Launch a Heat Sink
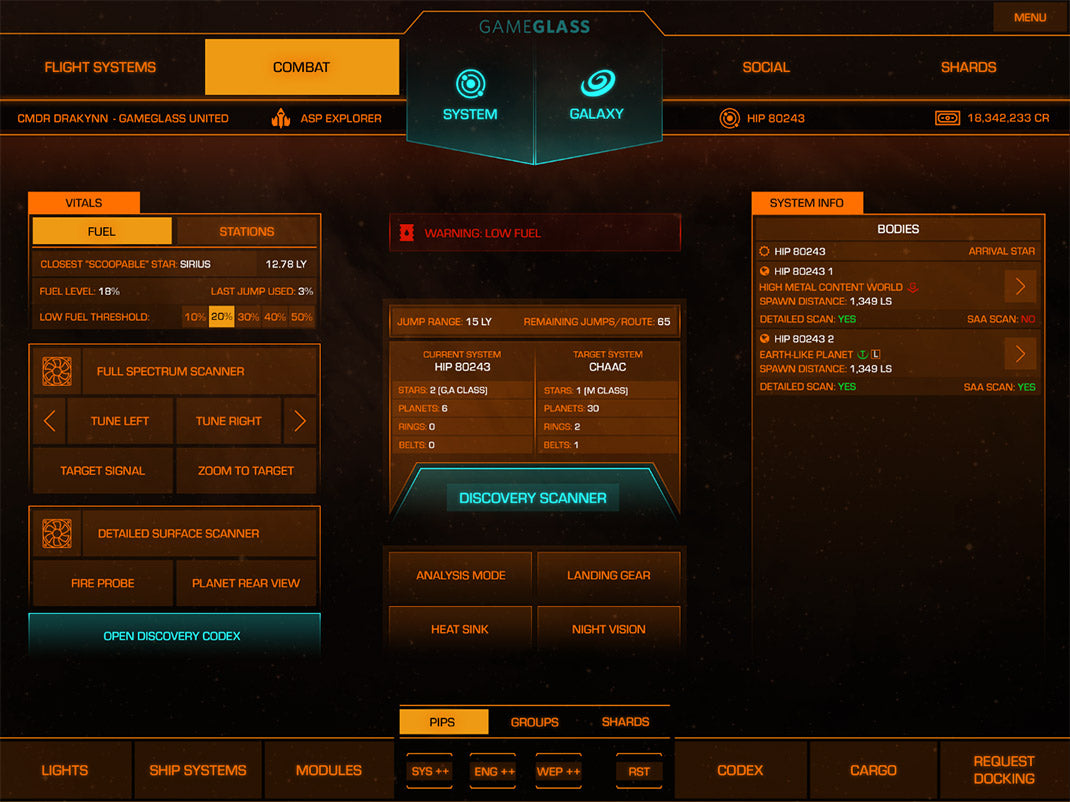Screen dimensions: 1070x802 (x=460, y=629)
